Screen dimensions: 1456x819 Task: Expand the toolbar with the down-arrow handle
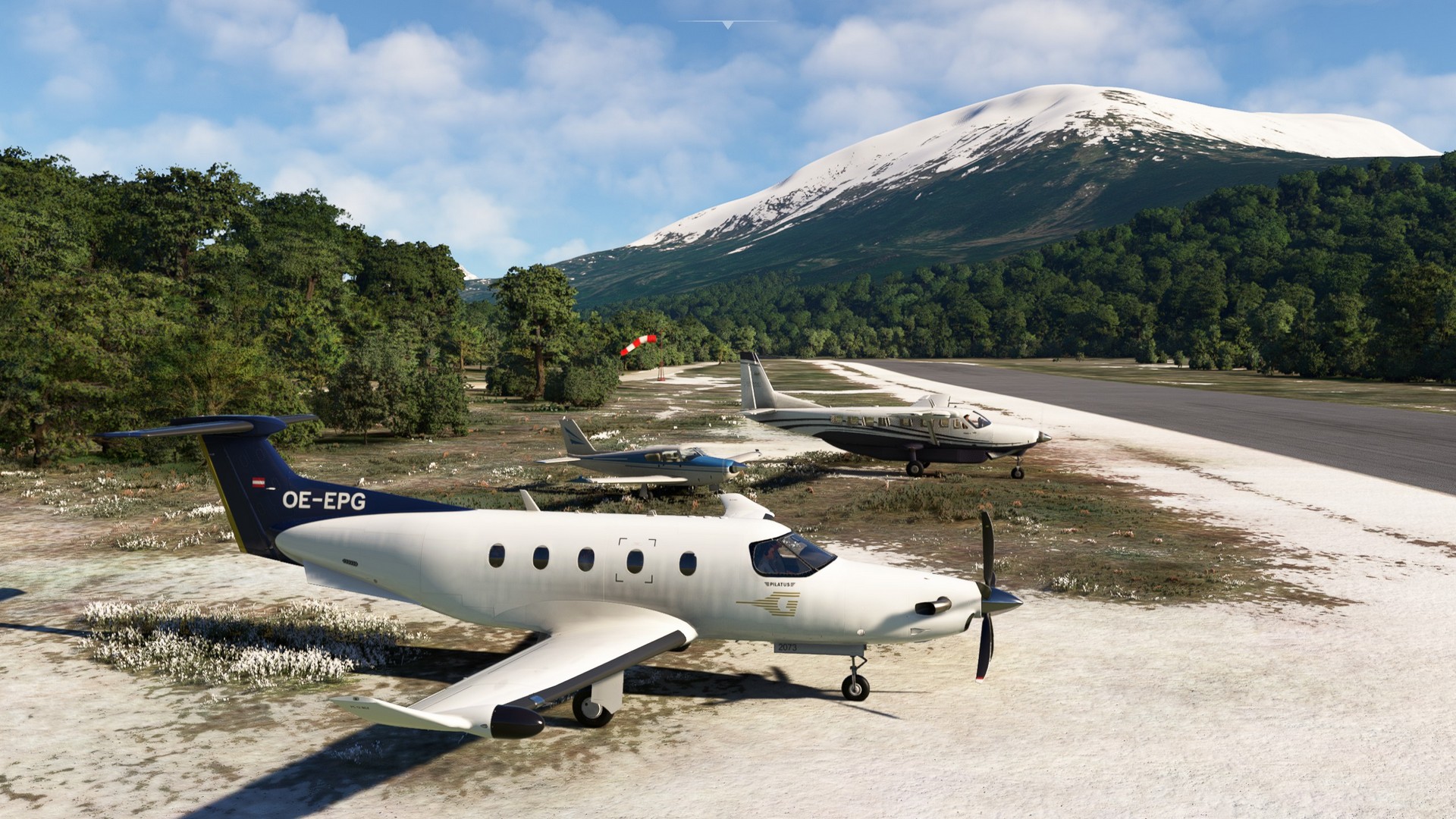(728, 25)
